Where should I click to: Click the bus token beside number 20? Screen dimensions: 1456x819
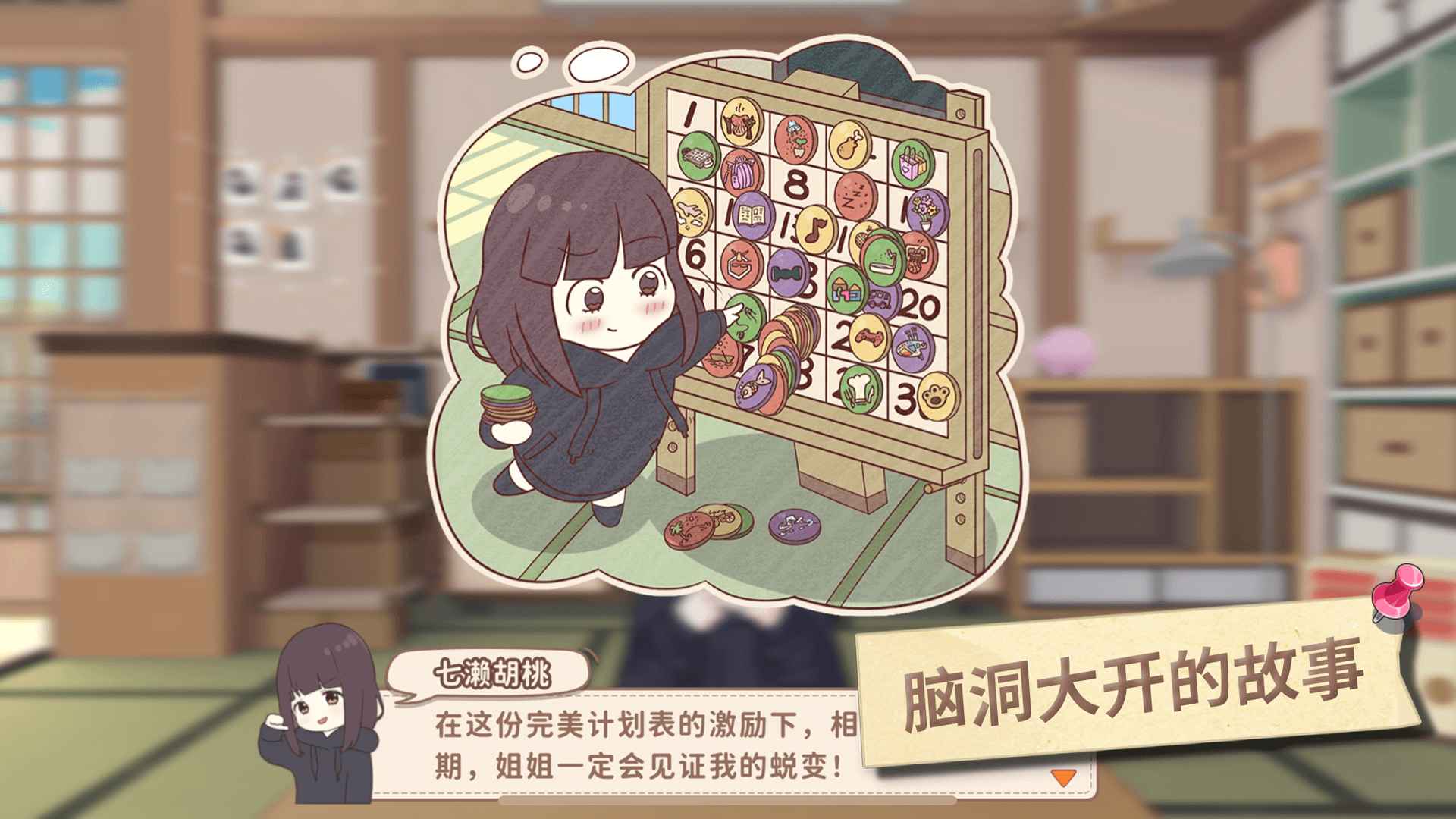(x=879, y=299)
